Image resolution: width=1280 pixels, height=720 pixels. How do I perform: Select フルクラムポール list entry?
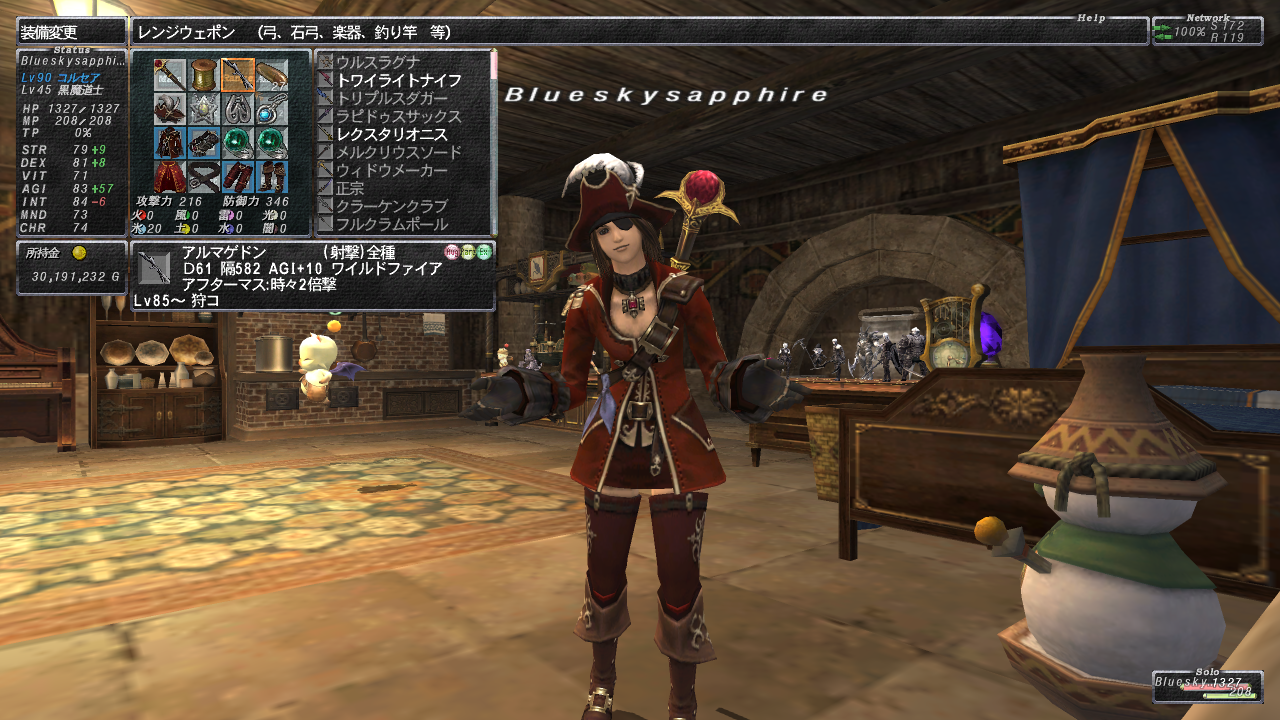391,224
